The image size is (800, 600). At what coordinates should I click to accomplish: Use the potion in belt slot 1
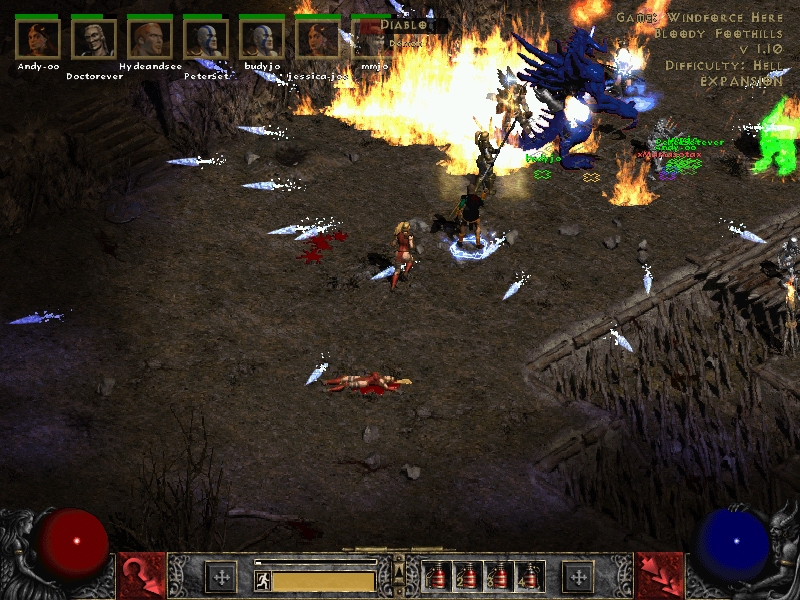pyautogui.click(x=438, y=577)
